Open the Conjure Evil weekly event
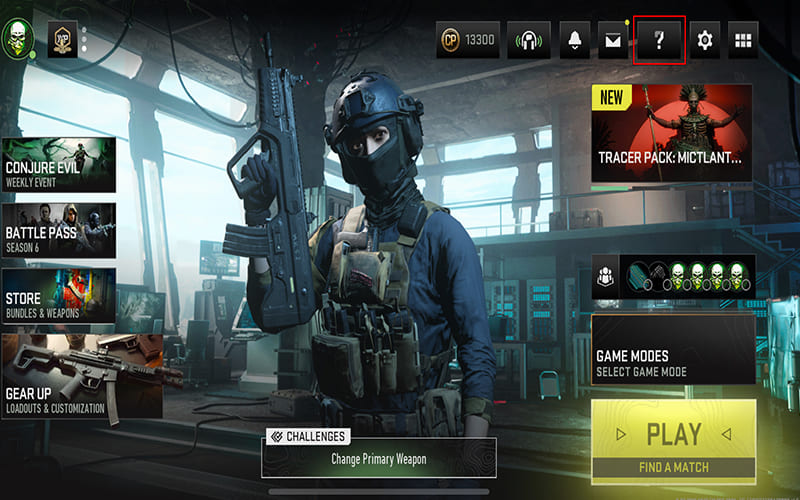Viewport: 800px width, 500px height. (59, 165)
